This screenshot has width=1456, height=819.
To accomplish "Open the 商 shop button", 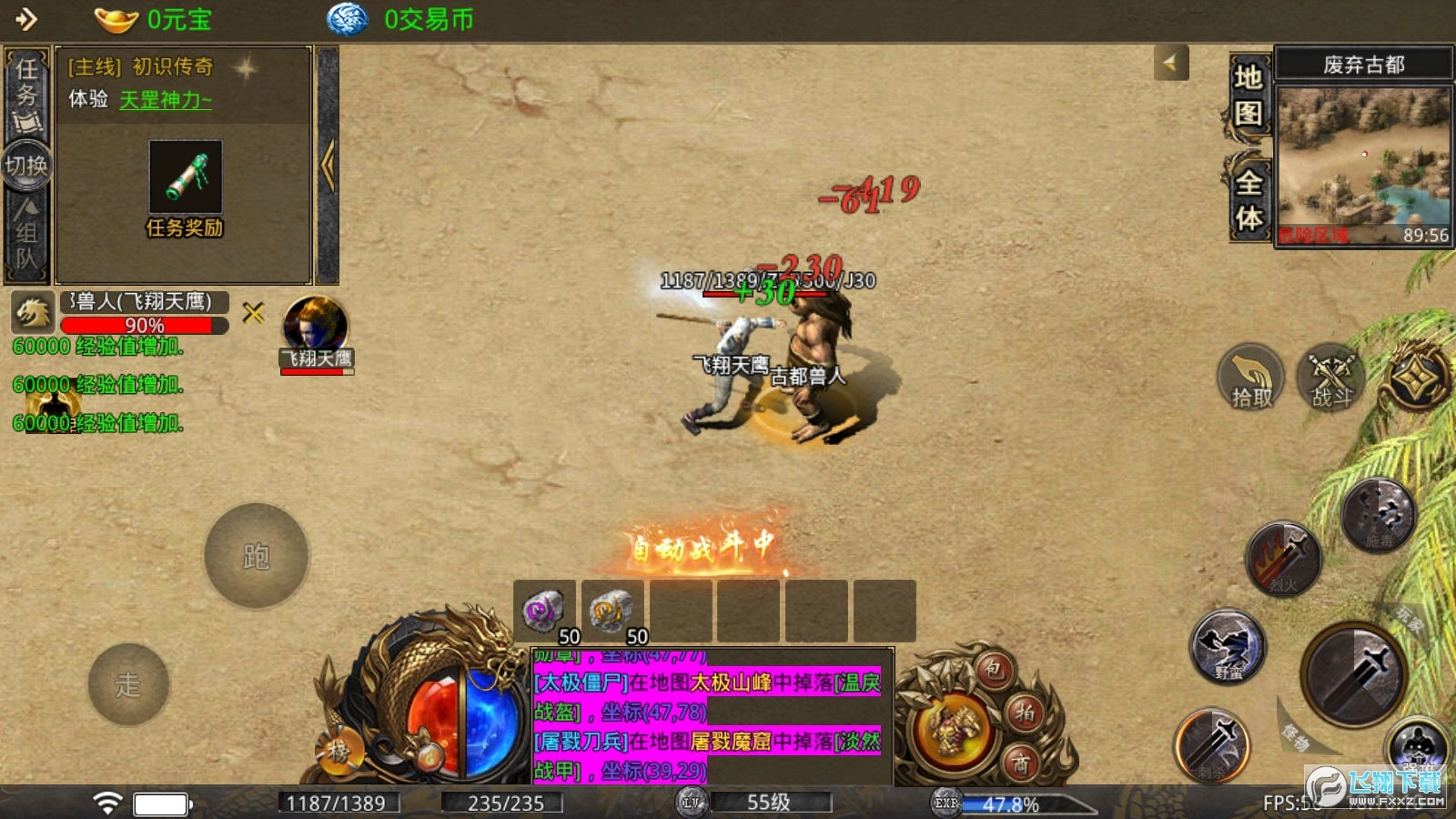I will [x=1022, y=763].
